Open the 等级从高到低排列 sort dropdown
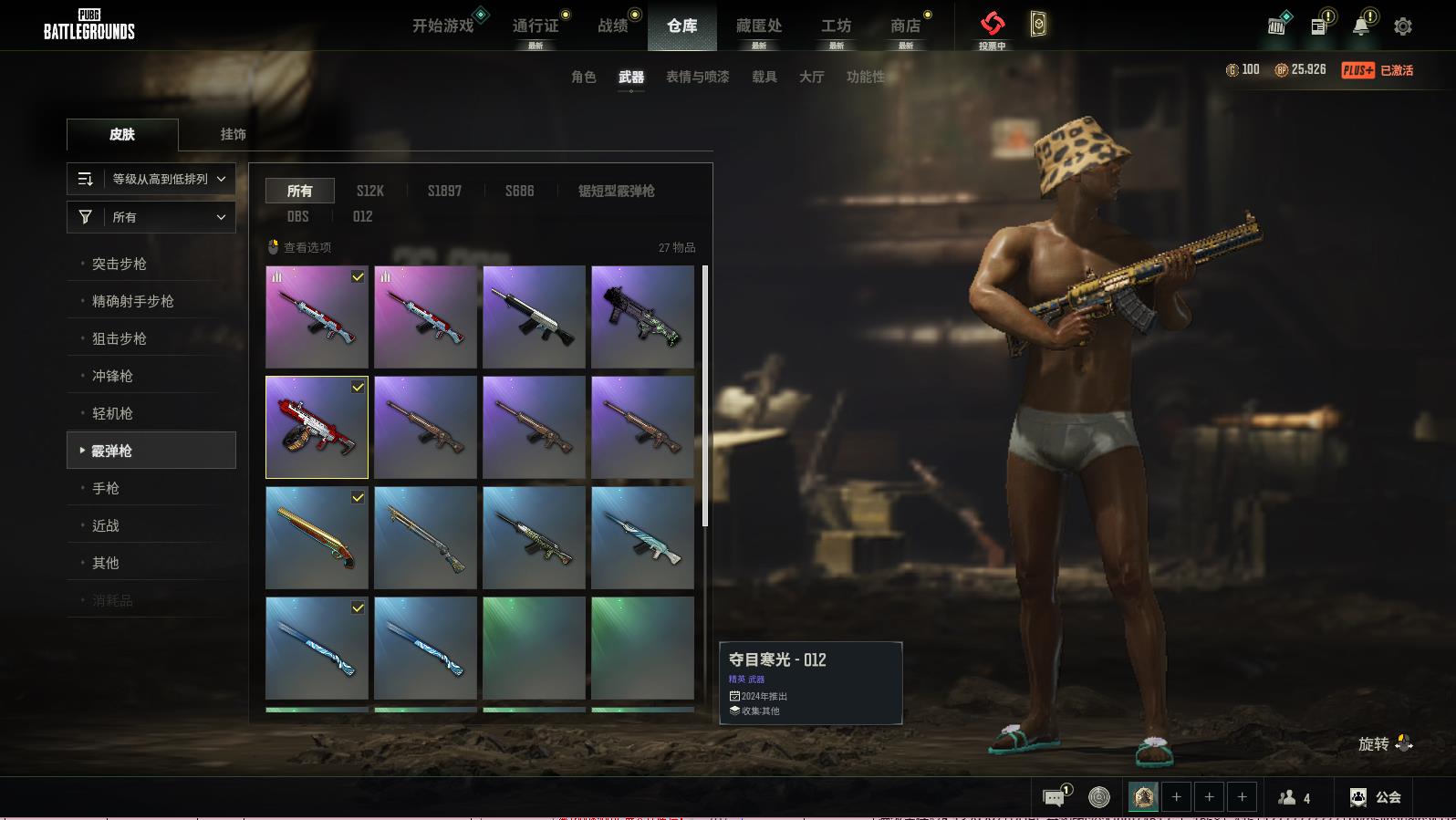Screen dimensions: 1456x820 point(151,179)
